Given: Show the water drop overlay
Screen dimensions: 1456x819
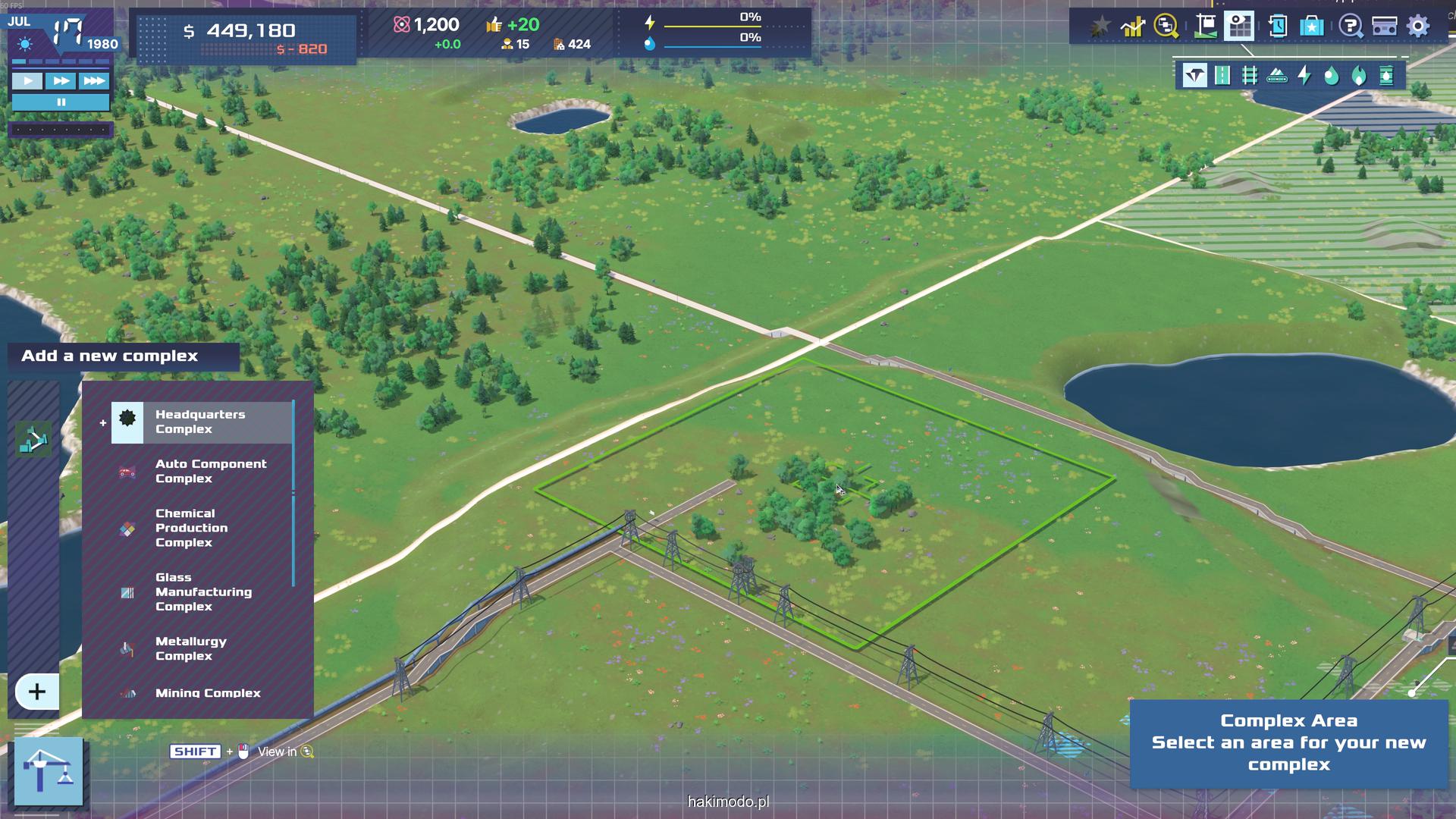Looking at the screenshot, I should [x=1331, y=75].
